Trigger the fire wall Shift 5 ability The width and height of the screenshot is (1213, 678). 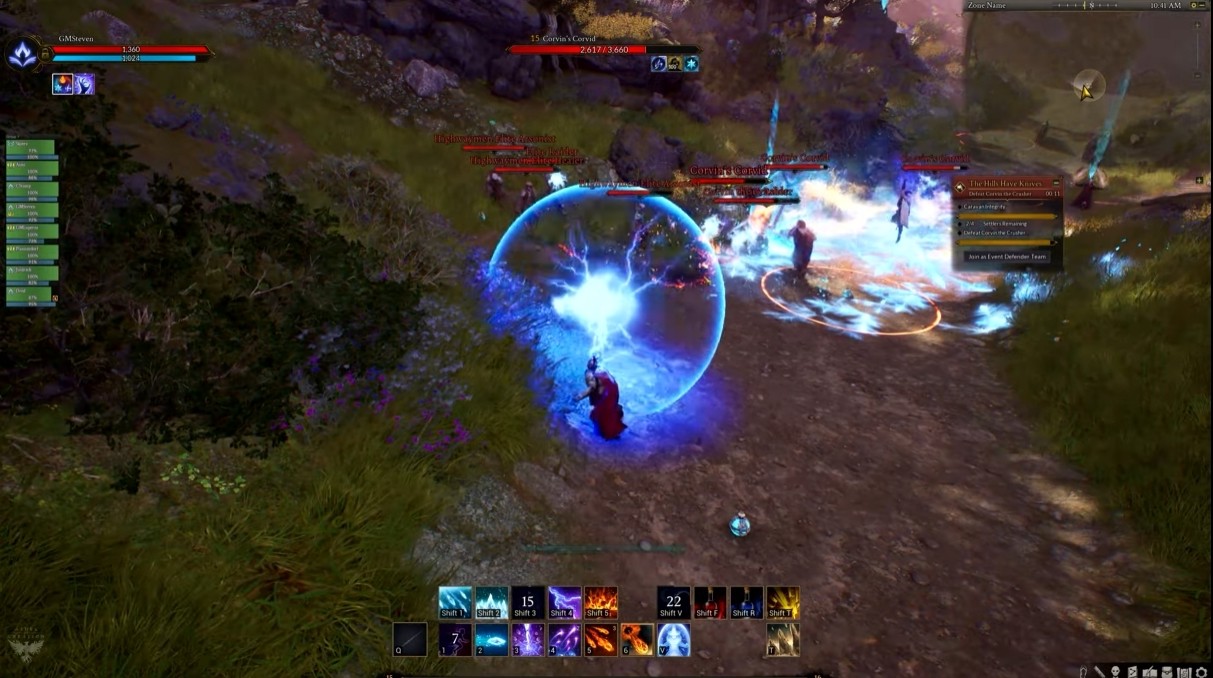click(x=601, y=602)
